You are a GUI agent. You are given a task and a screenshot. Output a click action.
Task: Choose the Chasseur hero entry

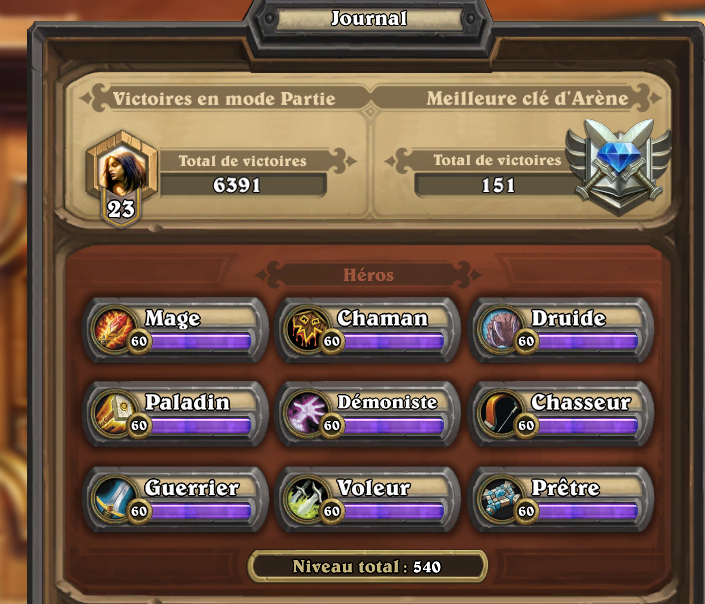point(562,413)
